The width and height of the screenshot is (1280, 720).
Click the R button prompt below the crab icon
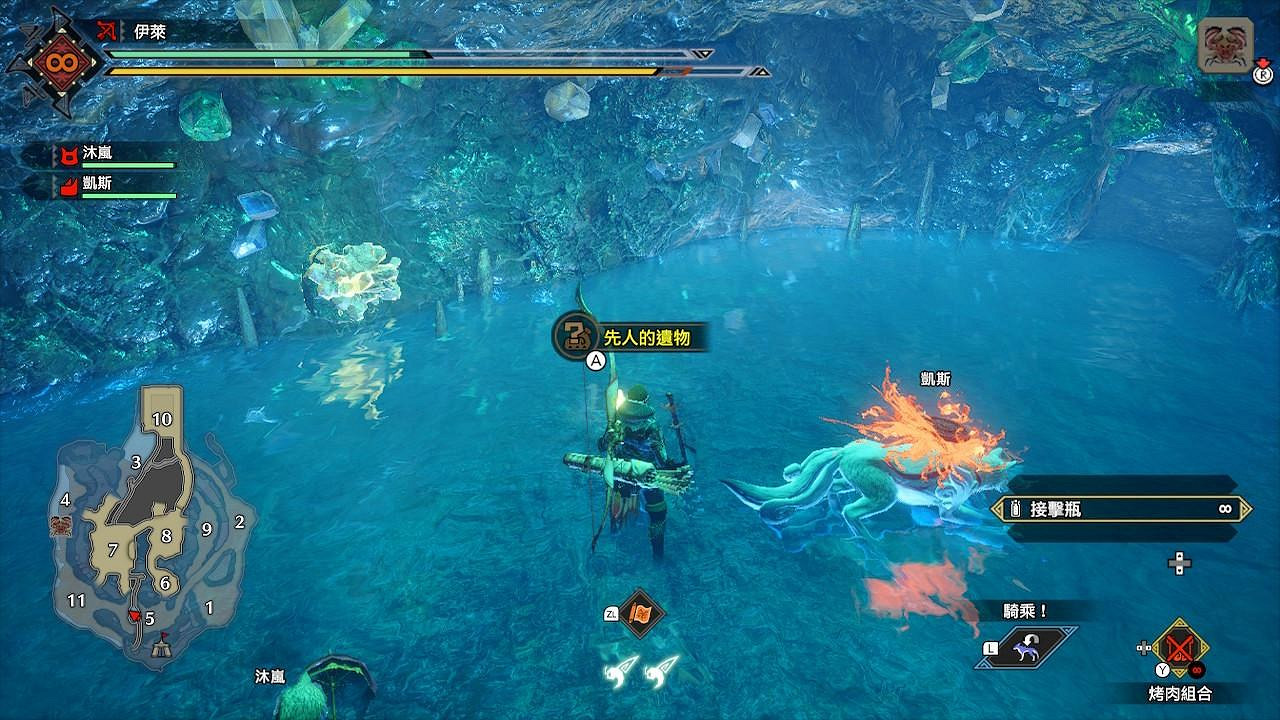(1261, 74)
